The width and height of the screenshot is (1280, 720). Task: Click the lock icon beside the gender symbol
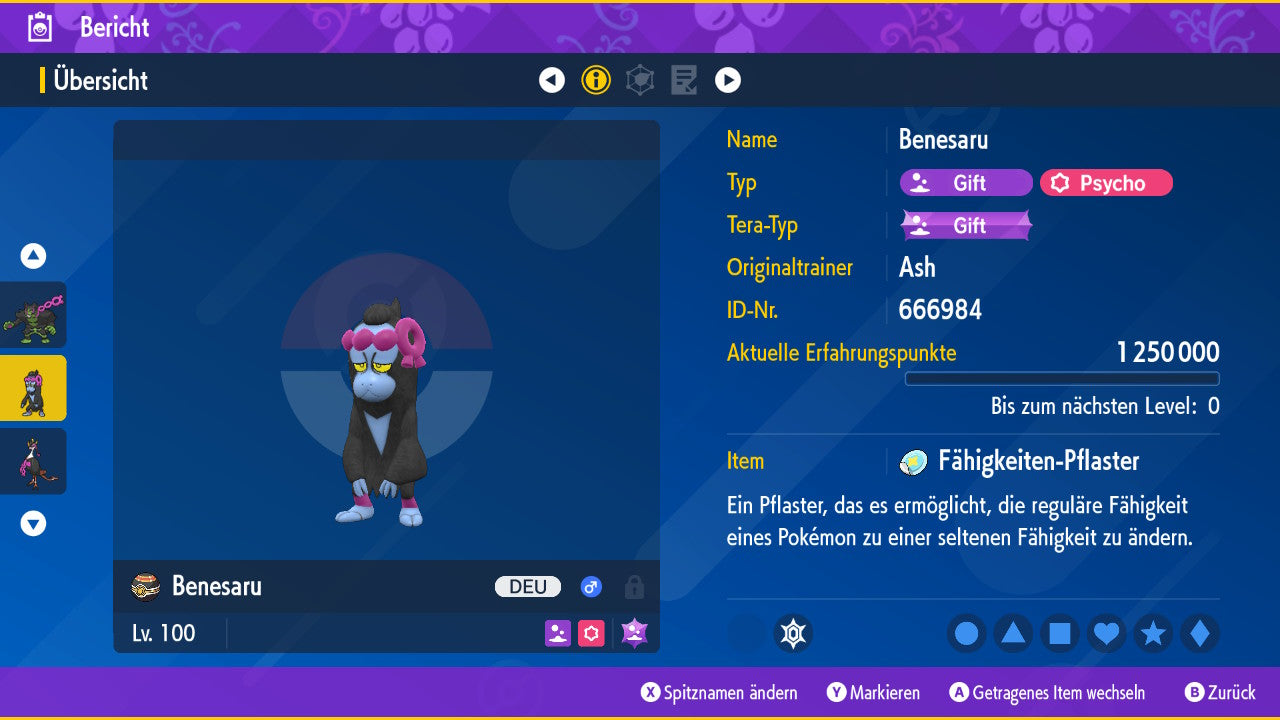pyautogui.click(x=635, y=587)
